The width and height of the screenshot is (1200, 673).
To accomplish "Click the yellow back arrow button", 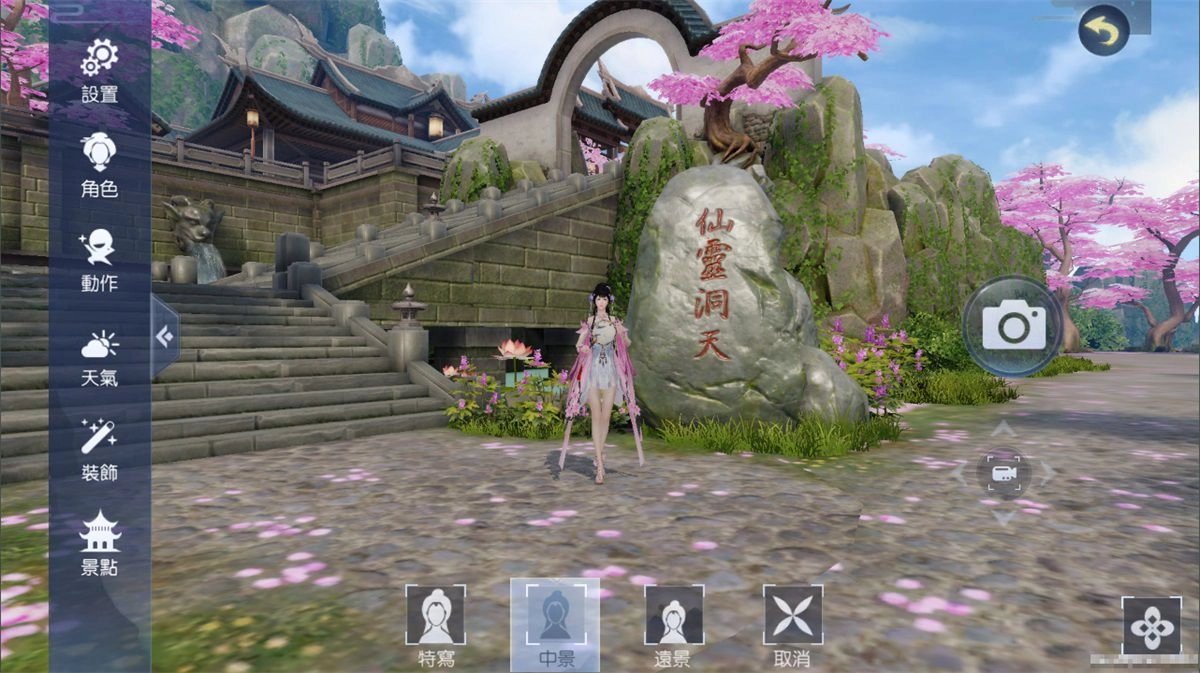I will pos(1104,31).
